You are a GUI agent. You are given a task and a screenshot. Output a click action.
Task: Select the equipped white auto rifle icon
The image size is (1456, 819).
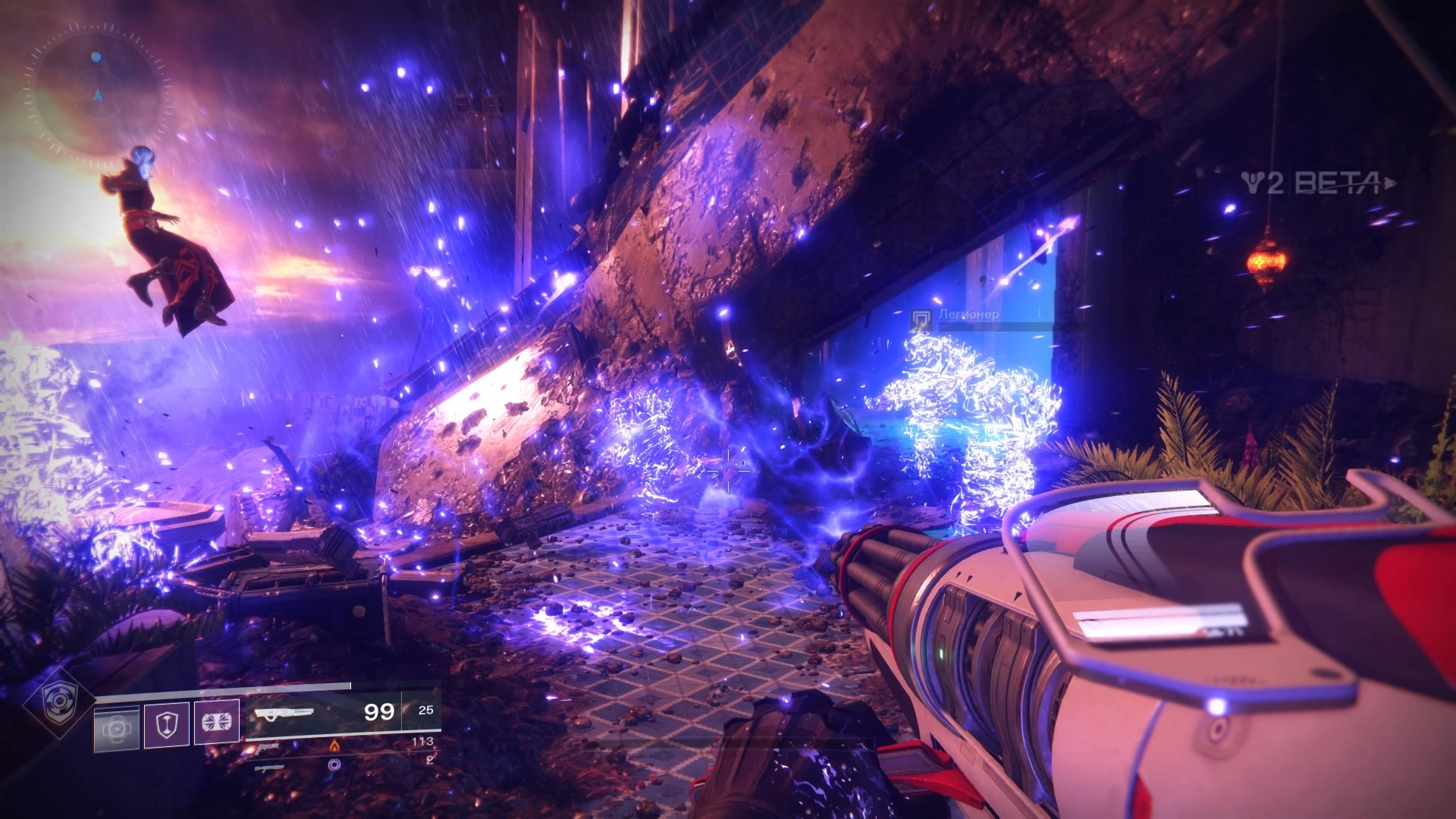coord(284,714)
